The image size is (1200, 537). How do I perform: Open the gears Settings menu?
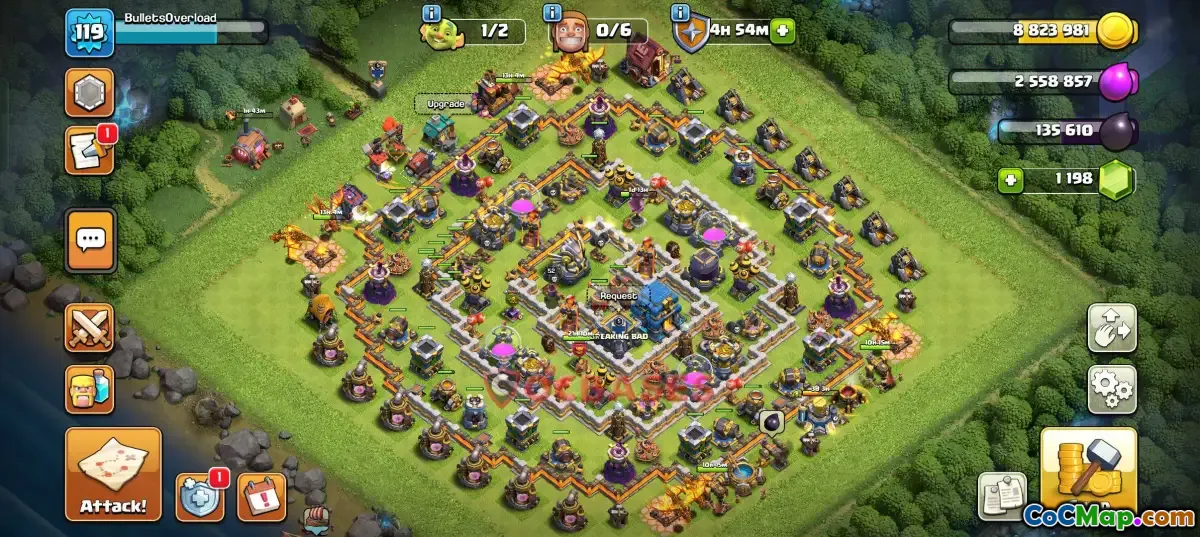coord(1111,389)
